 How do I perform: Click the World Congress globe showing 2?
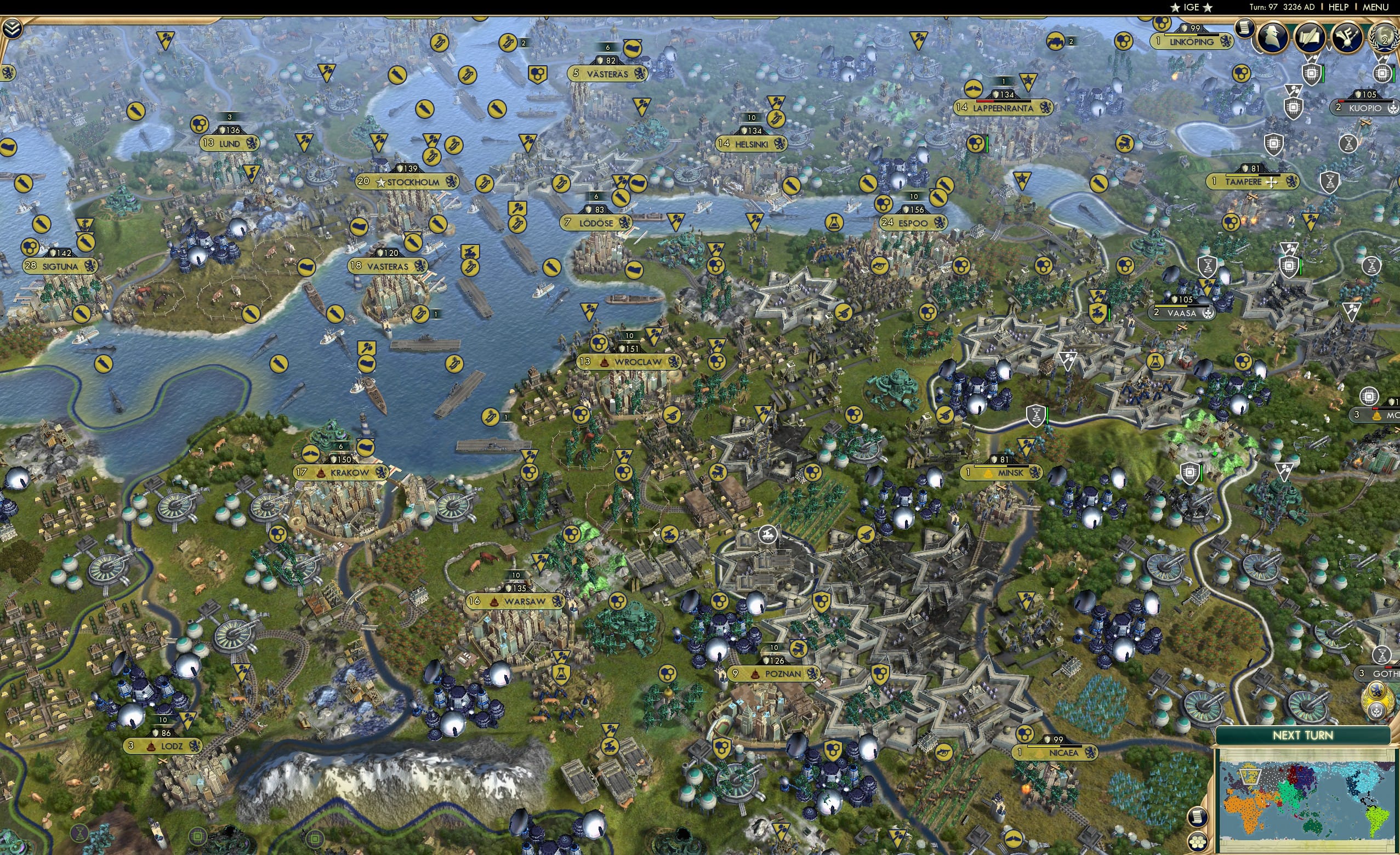click(x=1385, y=37)
